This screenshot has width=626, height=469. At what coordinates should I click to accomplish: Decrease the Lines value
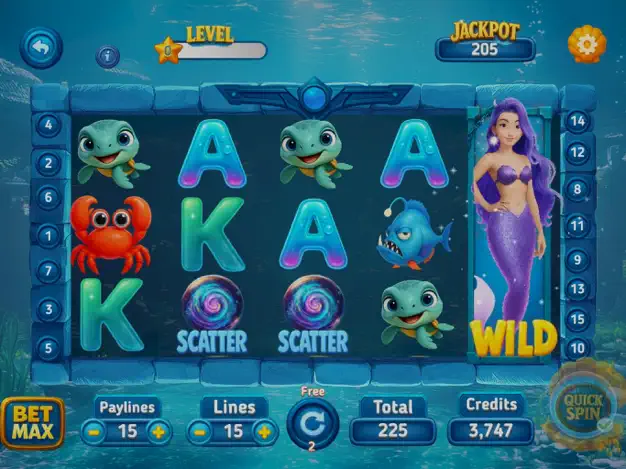click(x=200, y=432)
